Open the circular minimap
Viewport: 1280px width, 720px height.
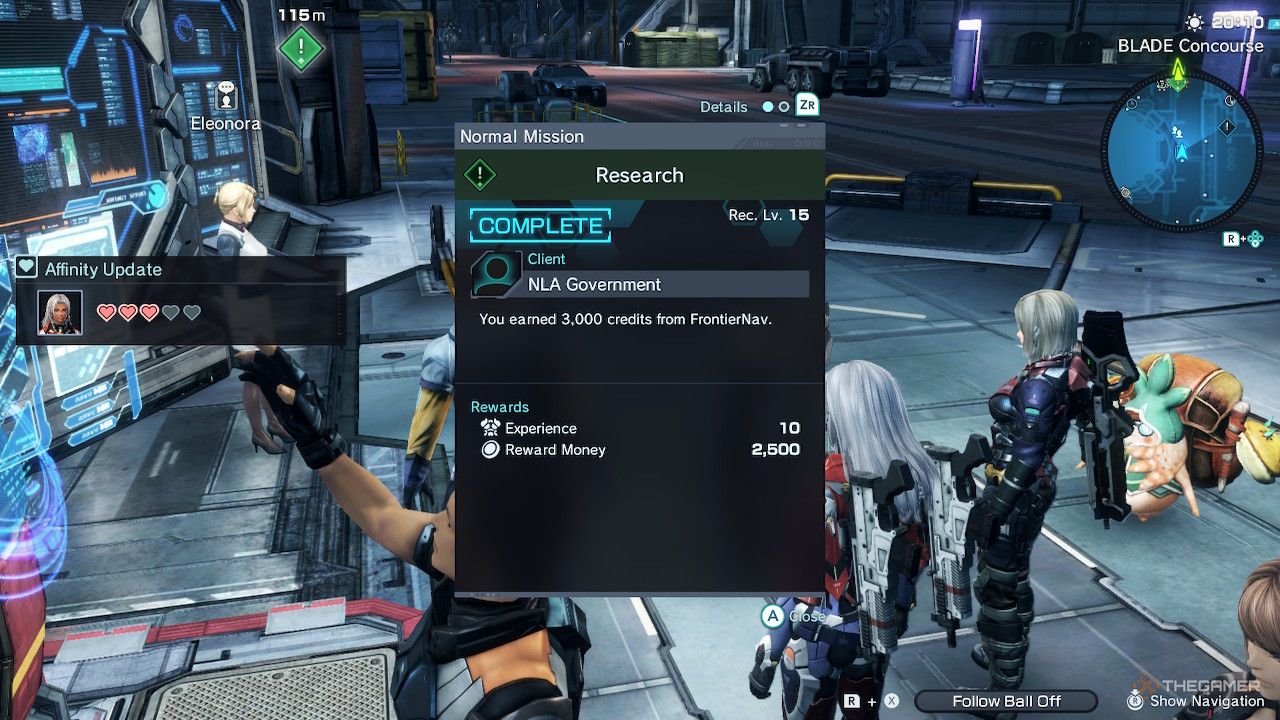(x=1181, y=147)
